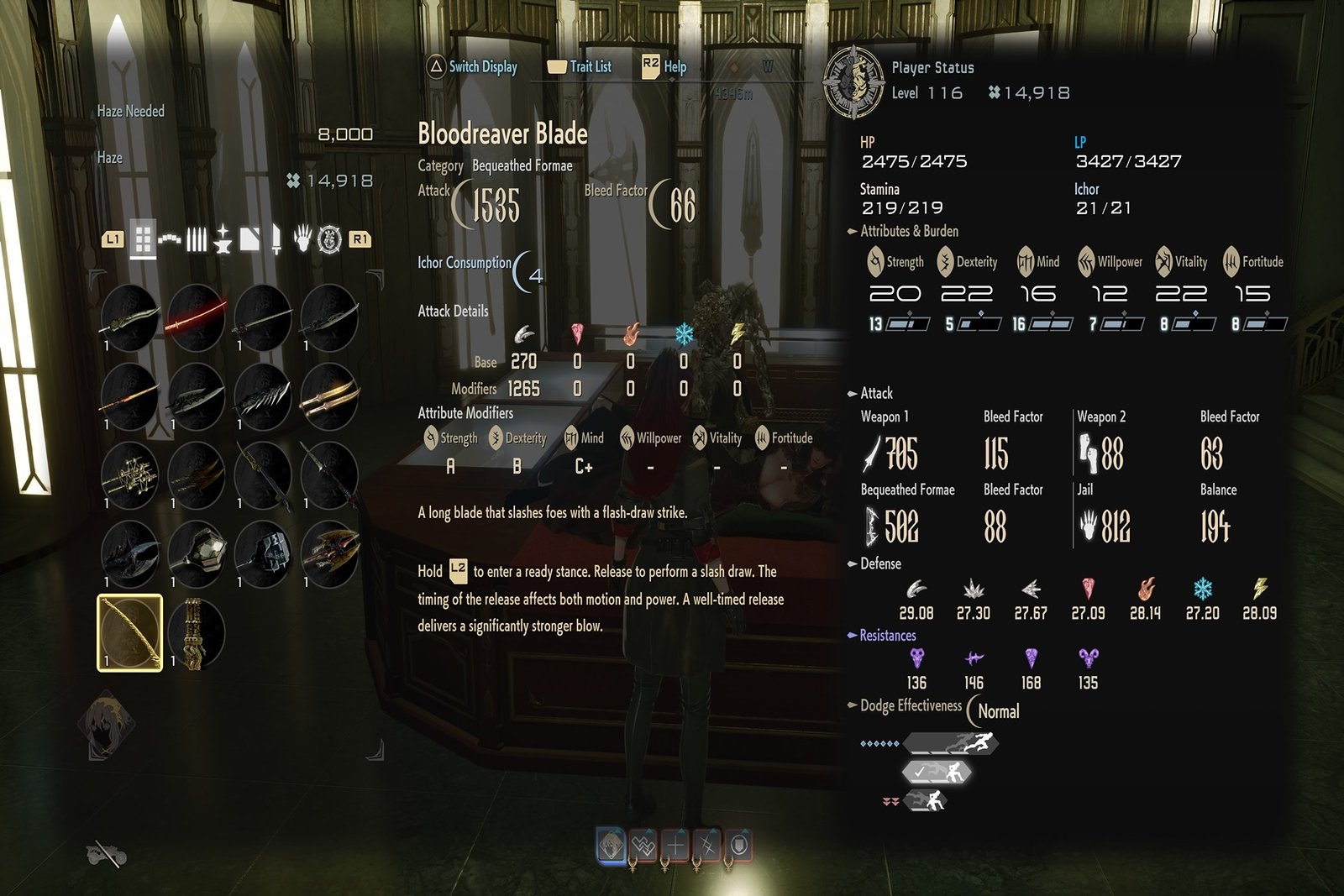The width and height of the screenshot is (1344, 896).
Task: Collapse the Attributes & Burden section
Action: 852,231
